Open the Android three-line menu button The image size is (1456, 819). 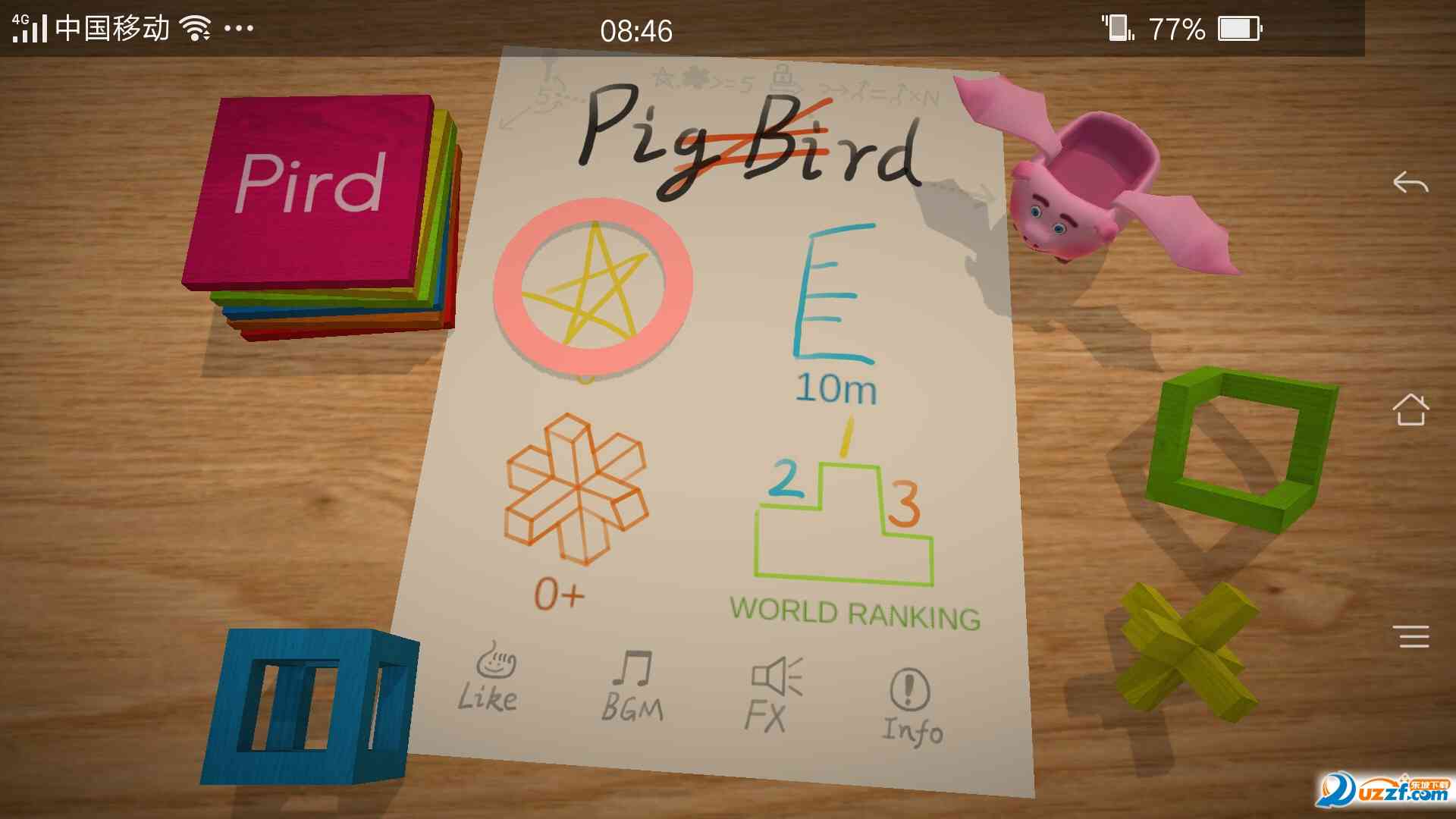(x=1414, y=636)
